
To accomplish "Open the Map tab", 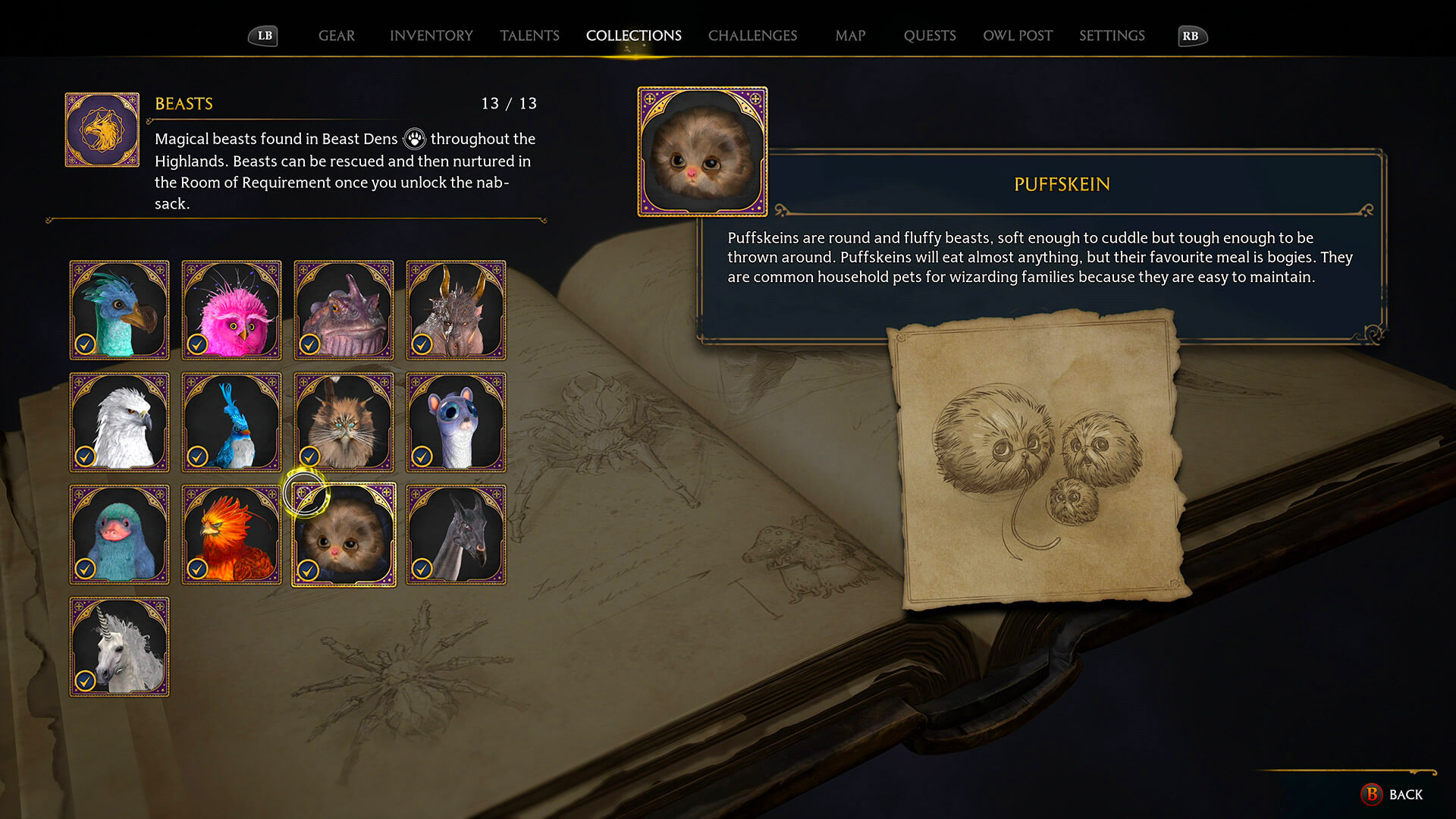I will pos(850,36).
